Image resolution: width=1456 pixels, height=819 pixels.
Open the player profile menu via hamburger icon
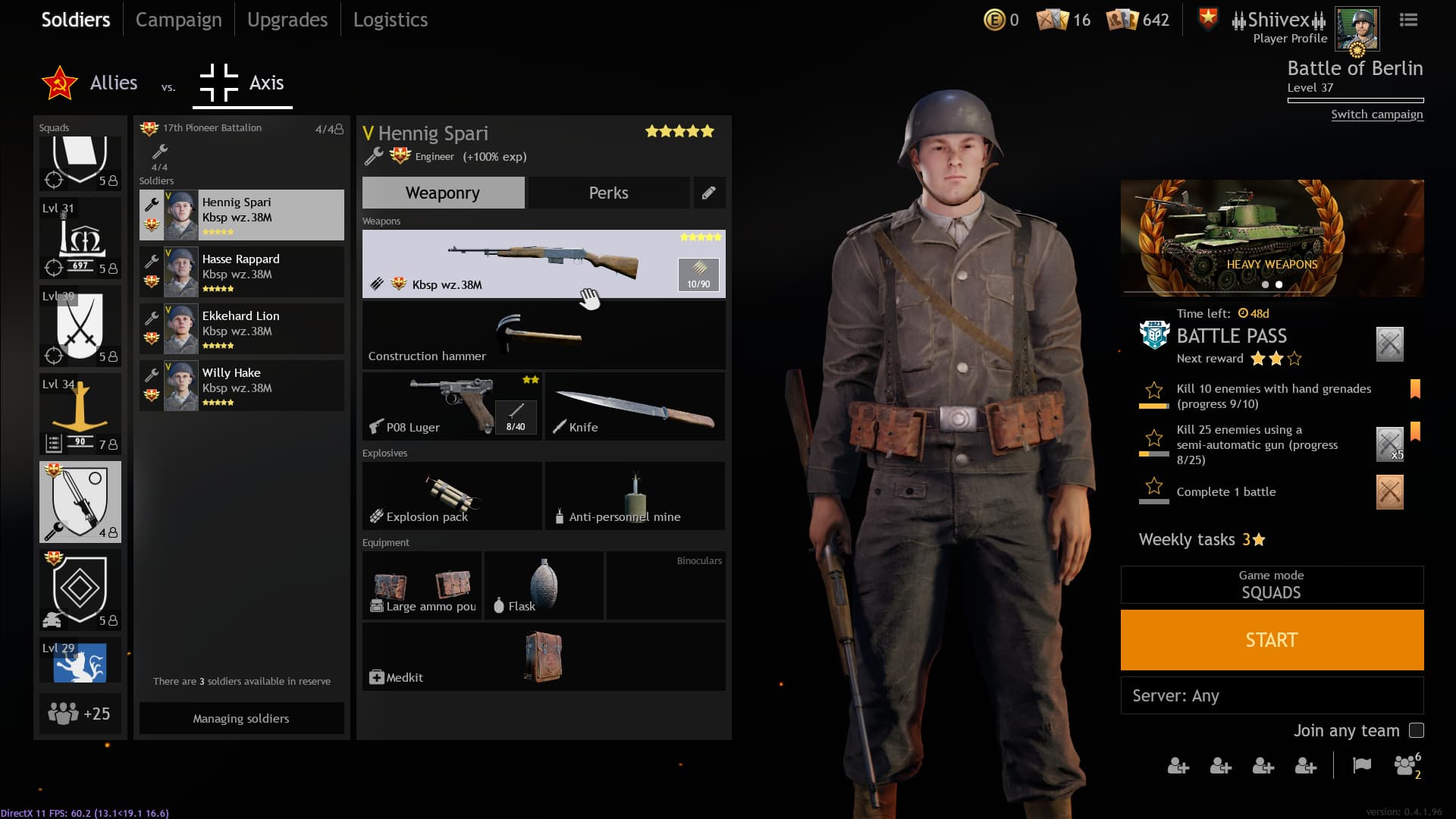coord(1409,20)
